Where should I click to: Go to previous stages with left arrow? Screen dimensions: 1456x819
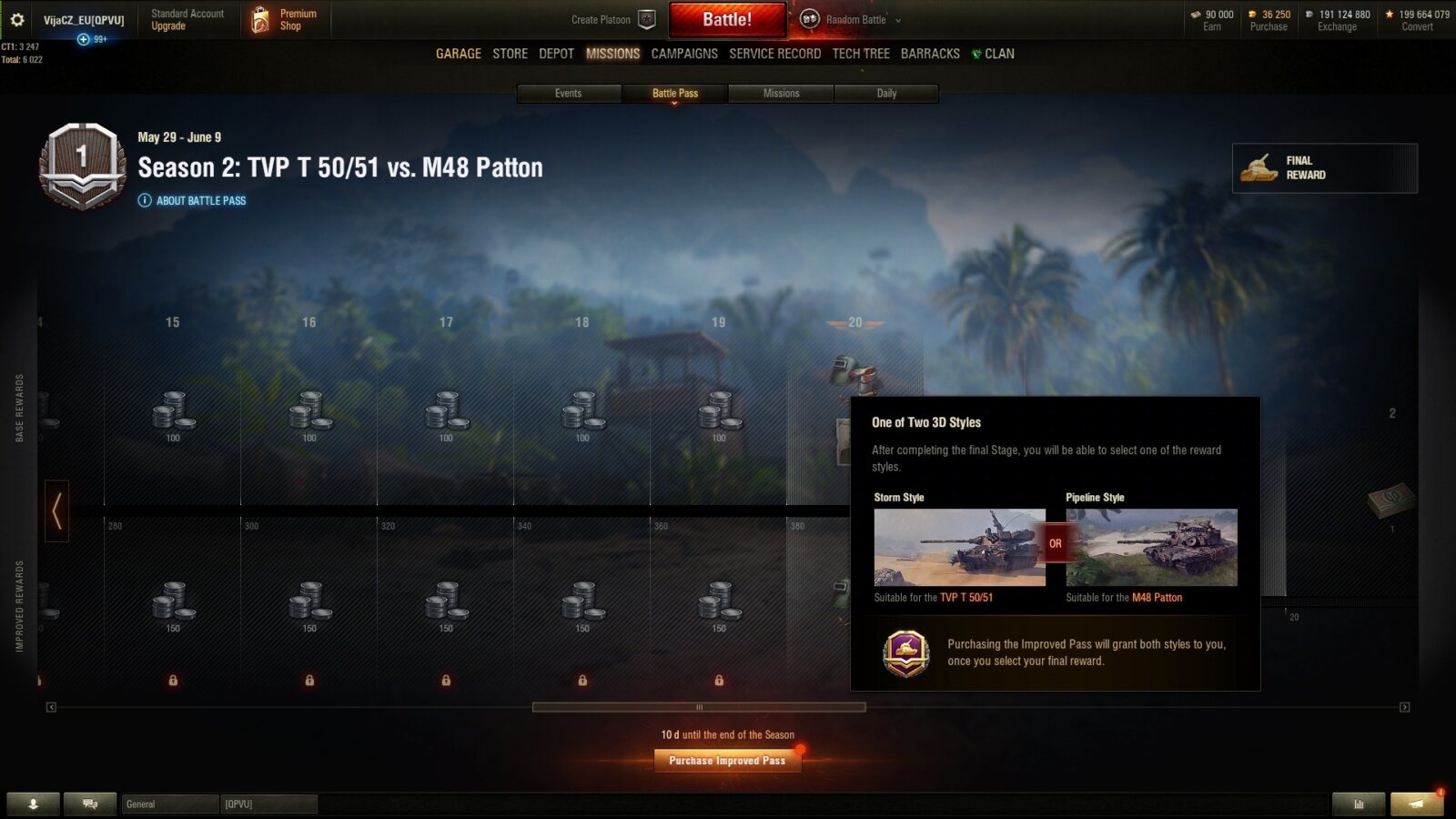56,511
